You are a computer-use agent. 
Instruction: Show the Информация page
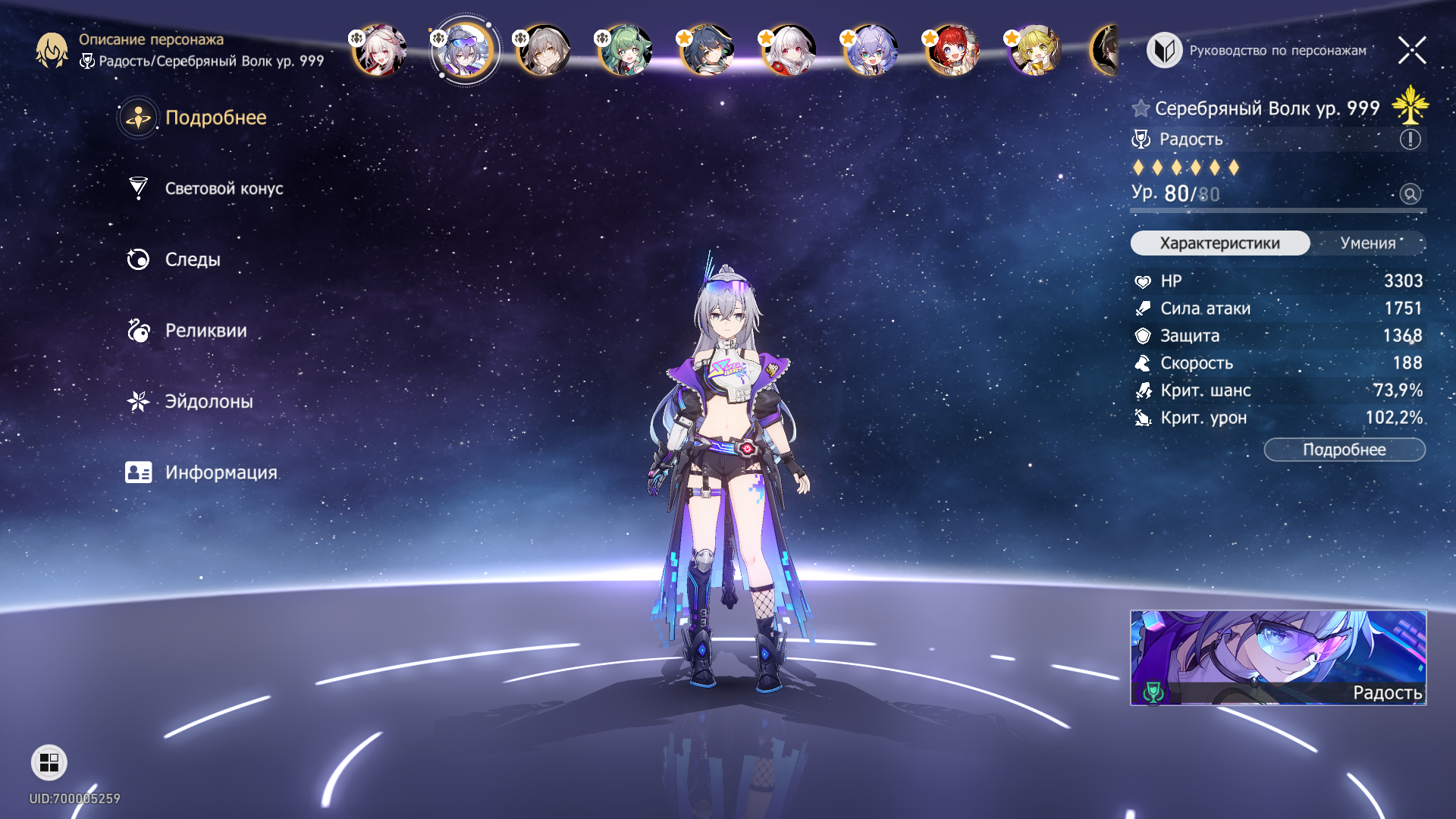click(x=221, y=472)
